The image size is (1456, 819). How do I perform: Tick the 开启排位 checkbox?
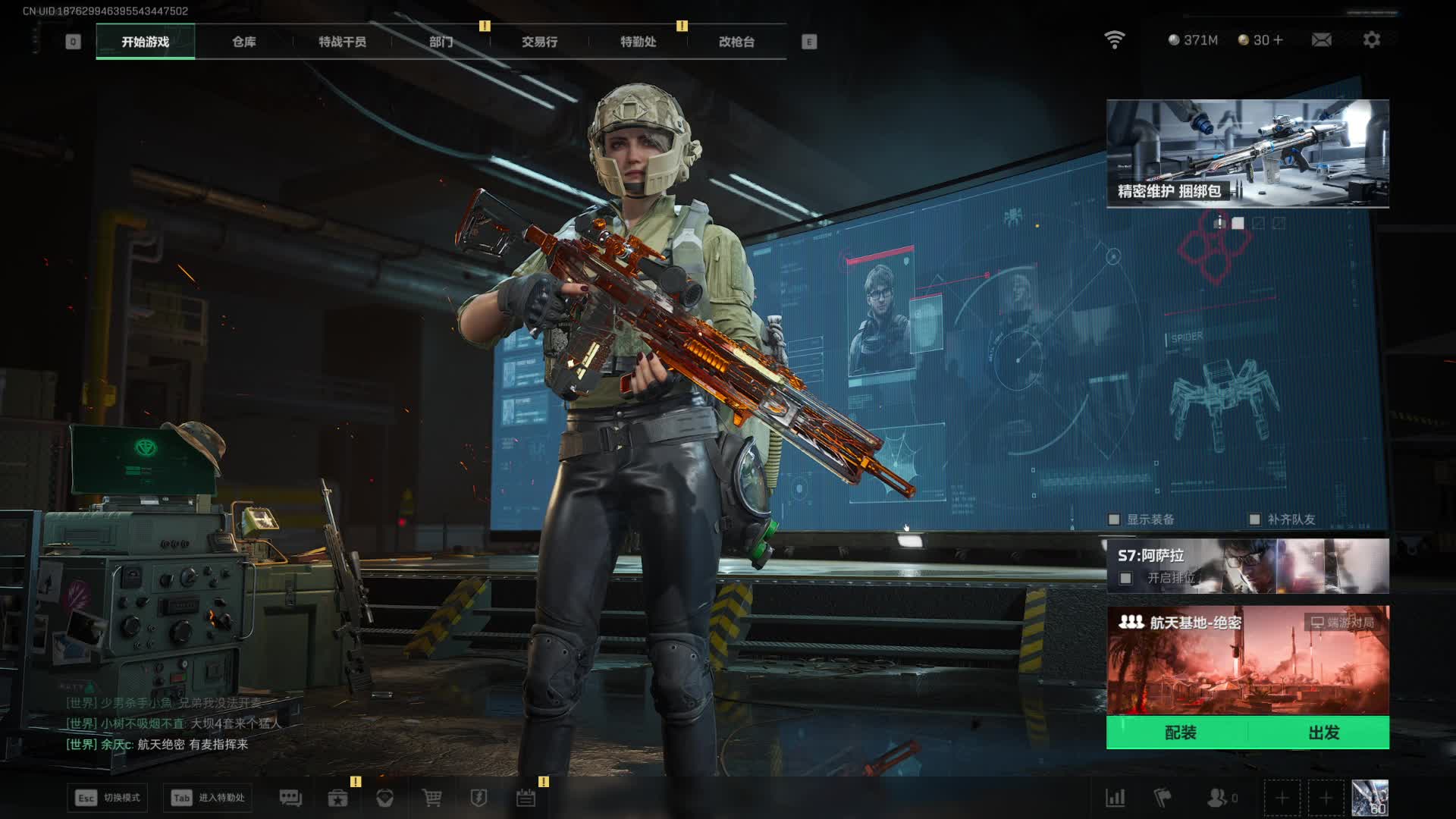pyautogui.click(x=1126, y=579)
